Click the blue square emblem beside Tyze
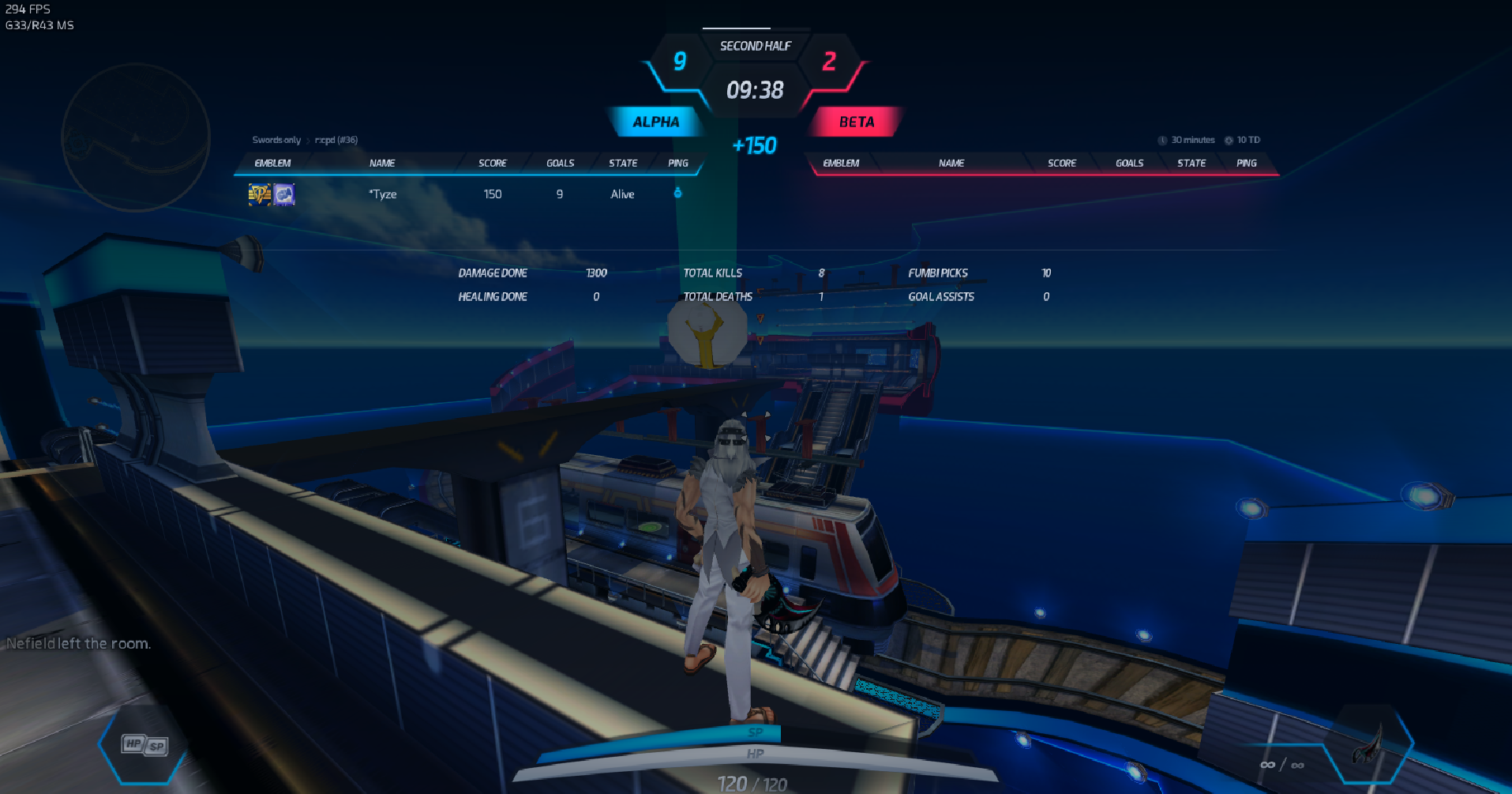The width and height of the screenshot is (1512, 794). (284, 194)
